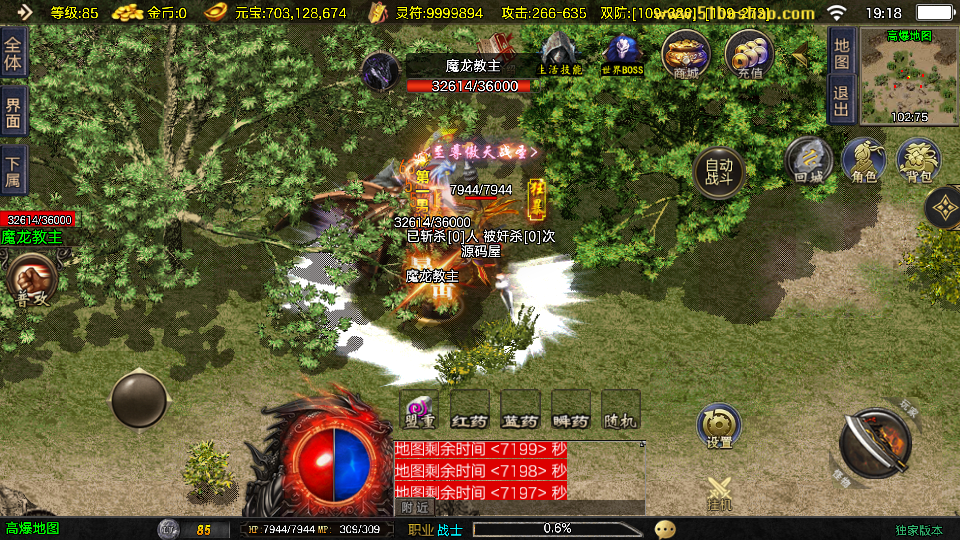
Task: Open the 商城 shop
Action: pos(685,52)
